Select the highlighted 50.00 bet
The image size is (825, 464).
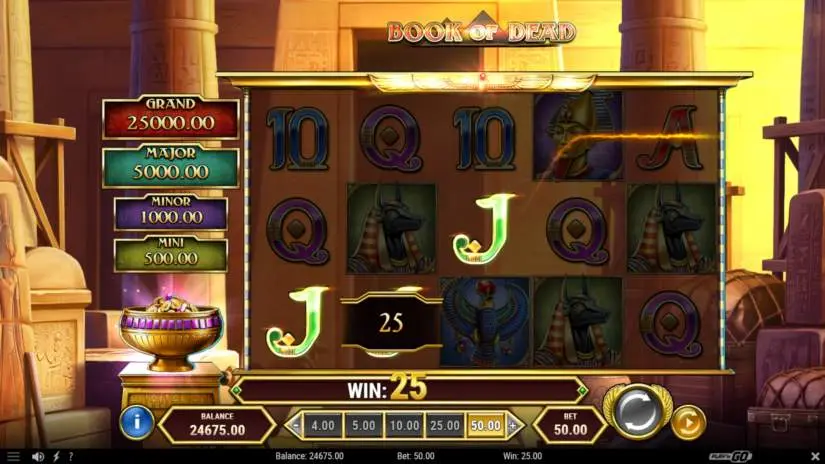pos(486,425)
